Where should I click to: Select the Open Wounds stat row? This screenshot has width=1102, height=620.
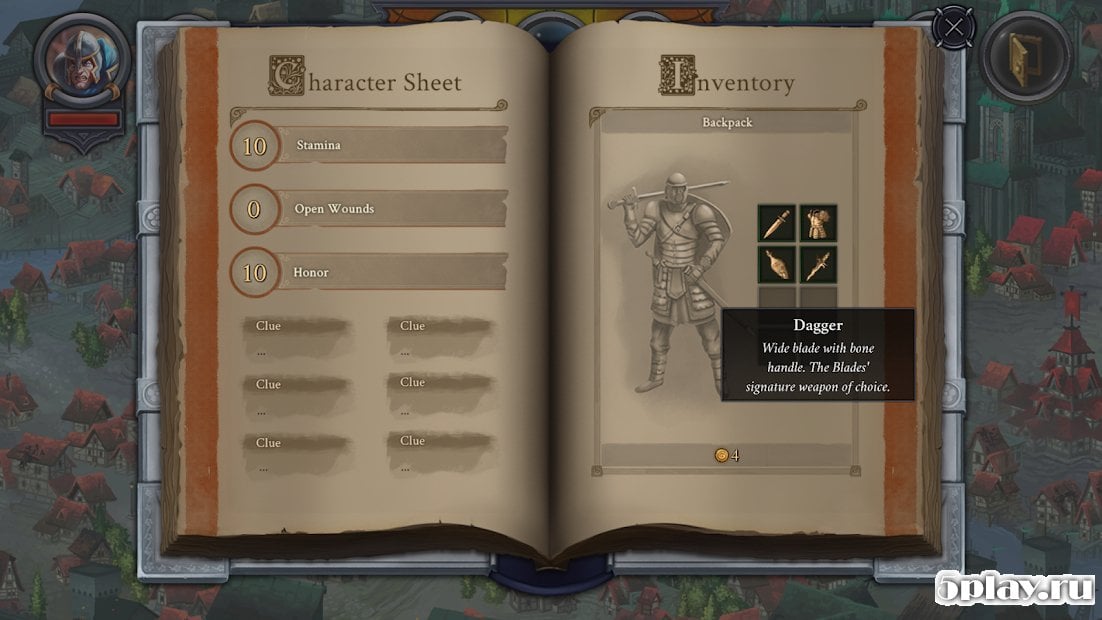370,209
